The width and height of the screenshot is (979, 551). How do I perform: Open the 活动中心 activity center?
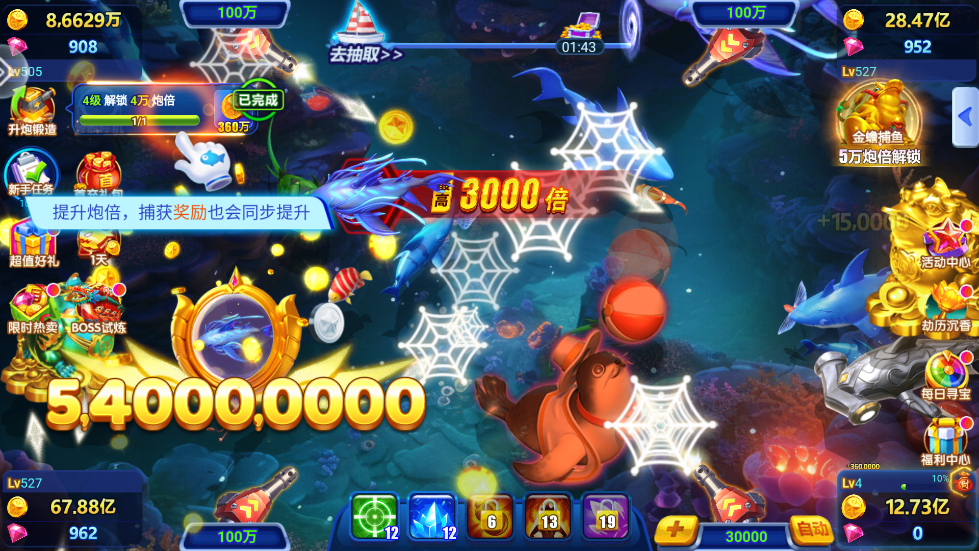coord(946,245)
